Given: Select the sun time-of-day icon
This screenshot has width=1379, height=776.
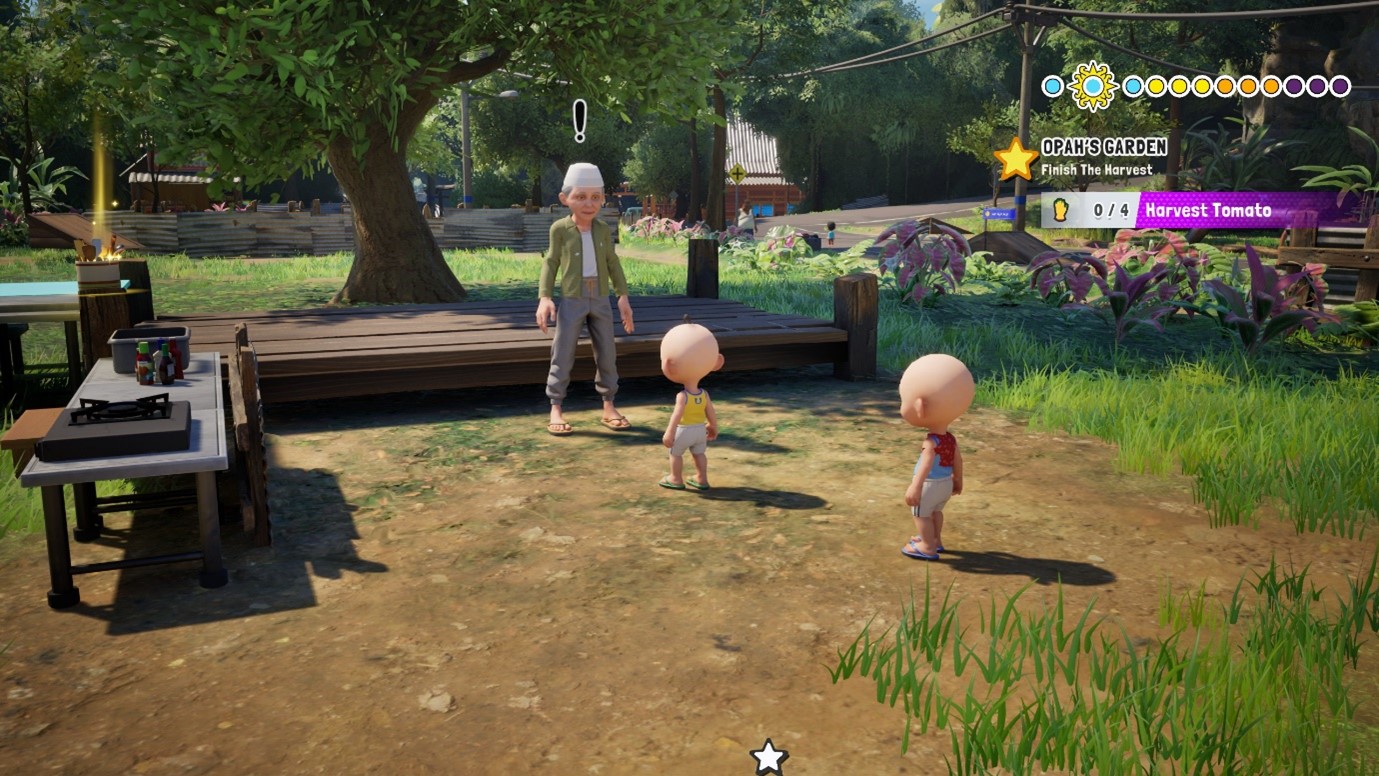Looking at the screenshot, I should pos(1093,86).
